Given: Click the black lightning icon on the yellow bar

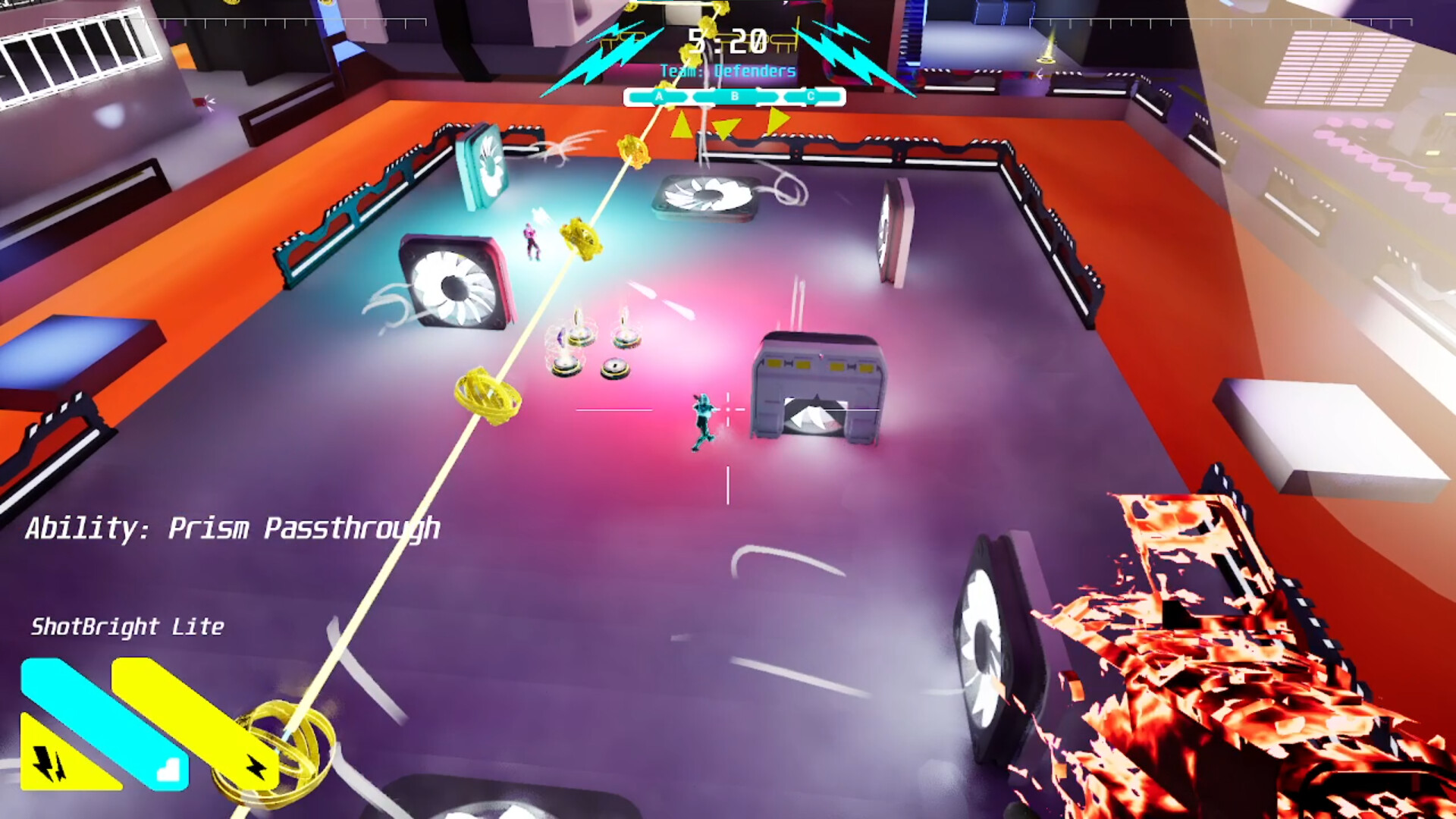Looking at the screenshot, I should click(257, 767).
